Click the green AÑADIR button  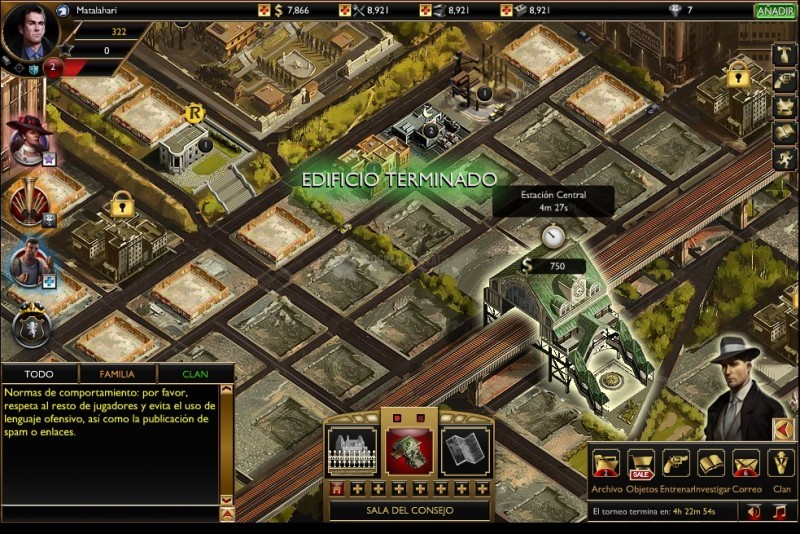pyautogui.click(x=775, y=11)
